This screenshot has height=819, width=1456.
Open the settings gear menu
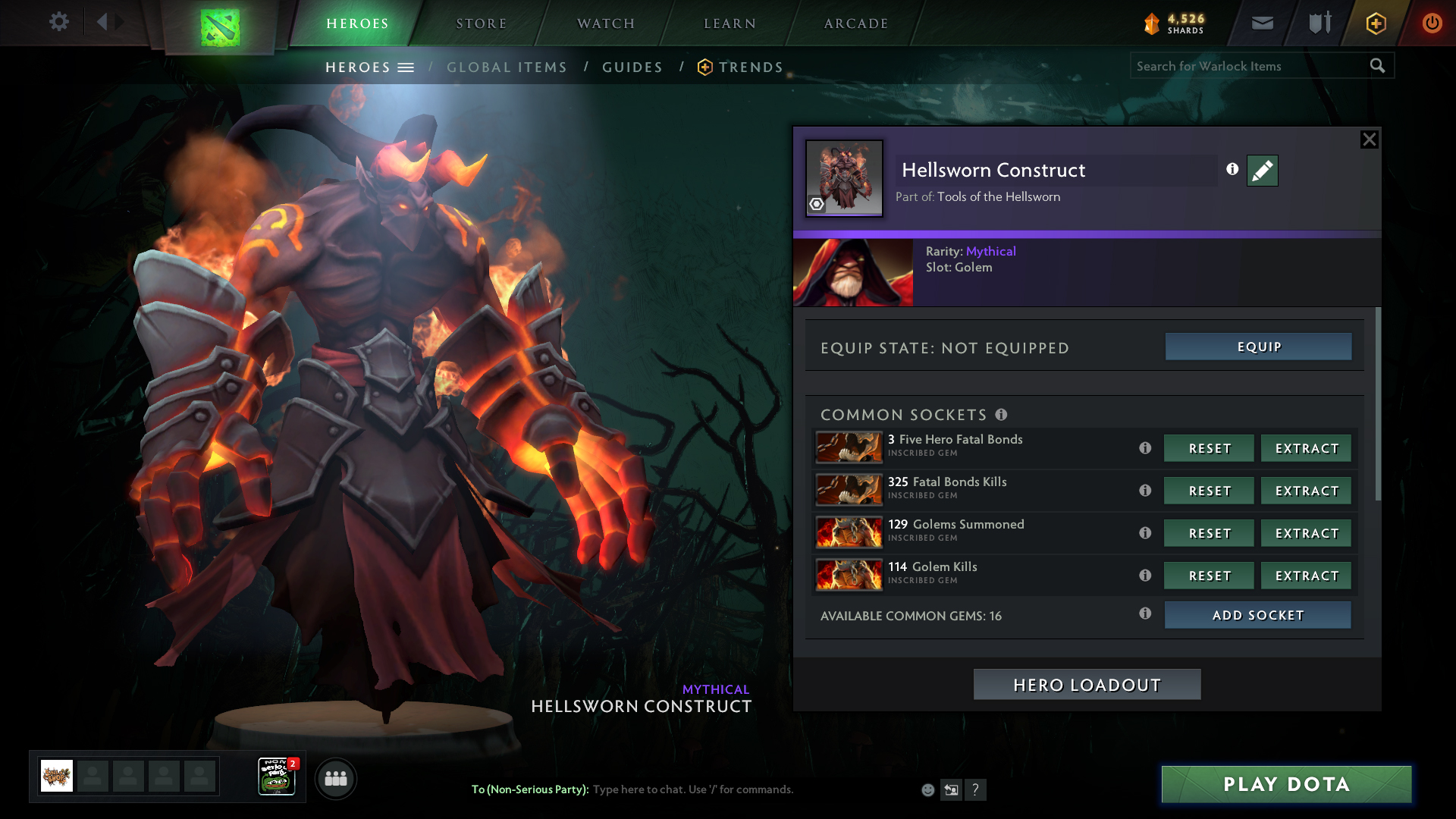58,22
